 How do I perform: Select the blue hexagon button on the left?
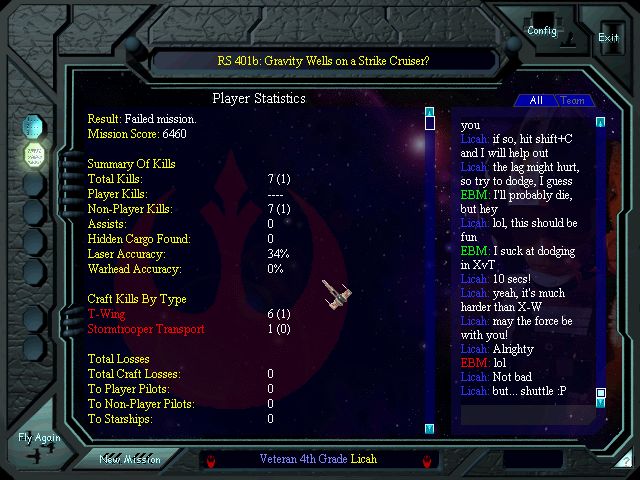[34, 126]
